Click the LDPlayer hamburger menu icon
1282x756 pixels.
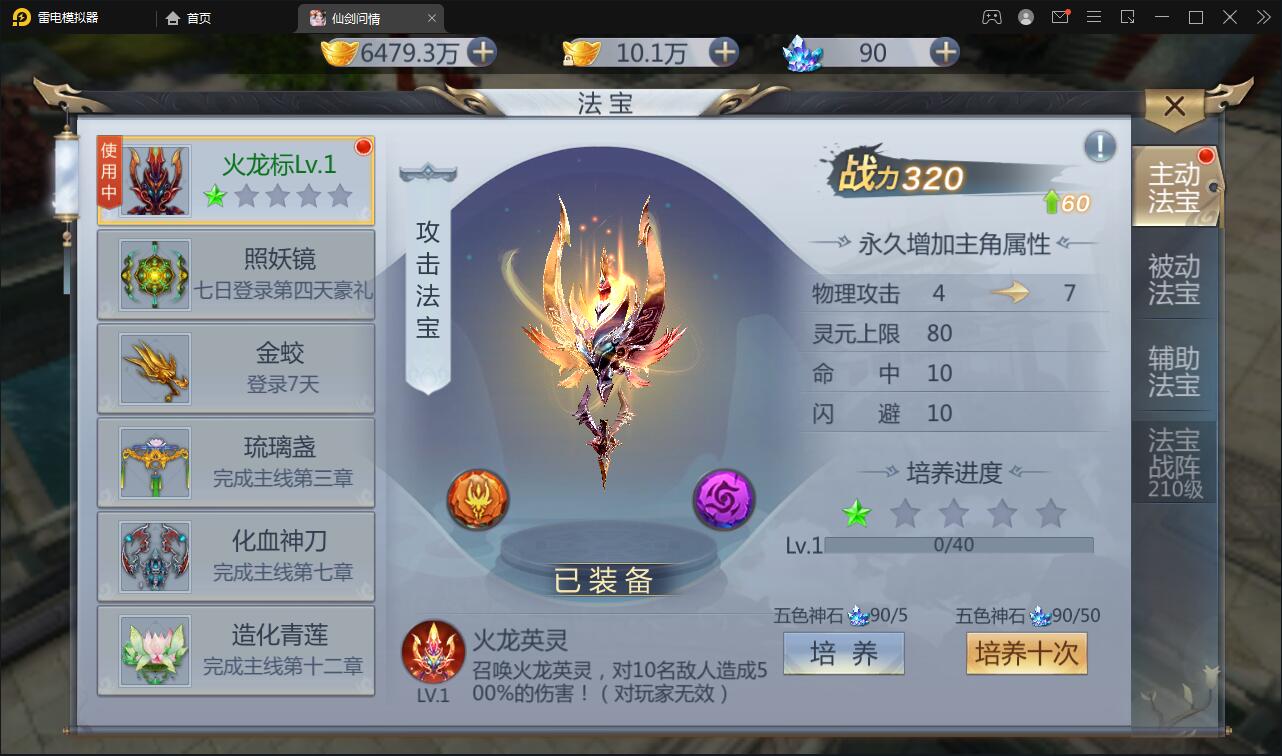tap(1095, 17)
